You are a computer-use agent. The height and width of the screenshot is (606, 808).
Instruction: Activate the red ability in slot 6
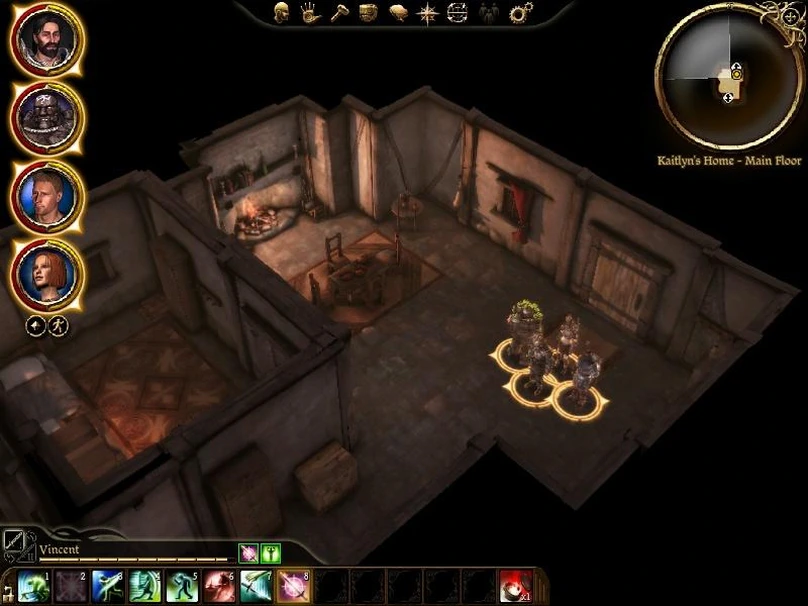(219, 585)
